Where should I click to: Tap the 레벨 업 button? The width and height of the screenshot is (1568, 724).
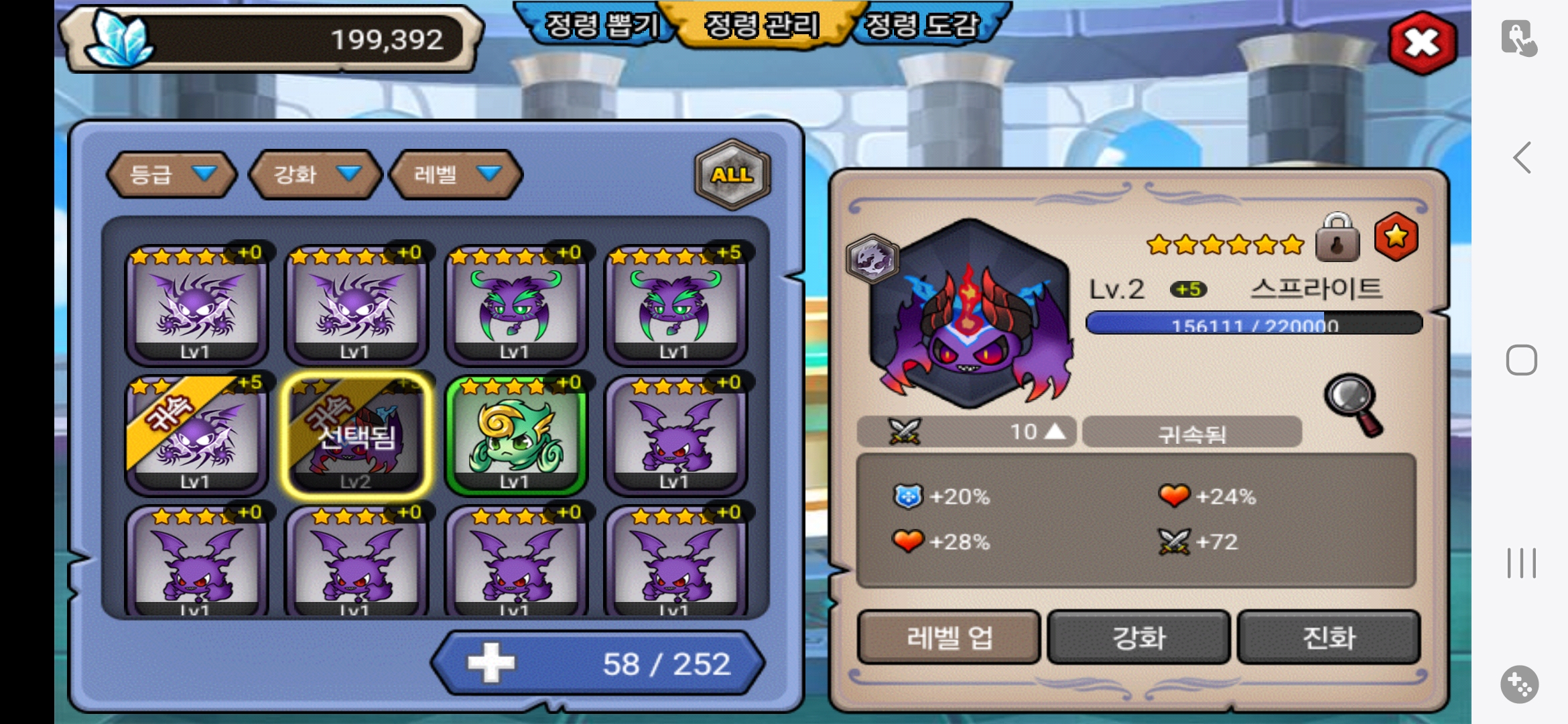point(949,637)
